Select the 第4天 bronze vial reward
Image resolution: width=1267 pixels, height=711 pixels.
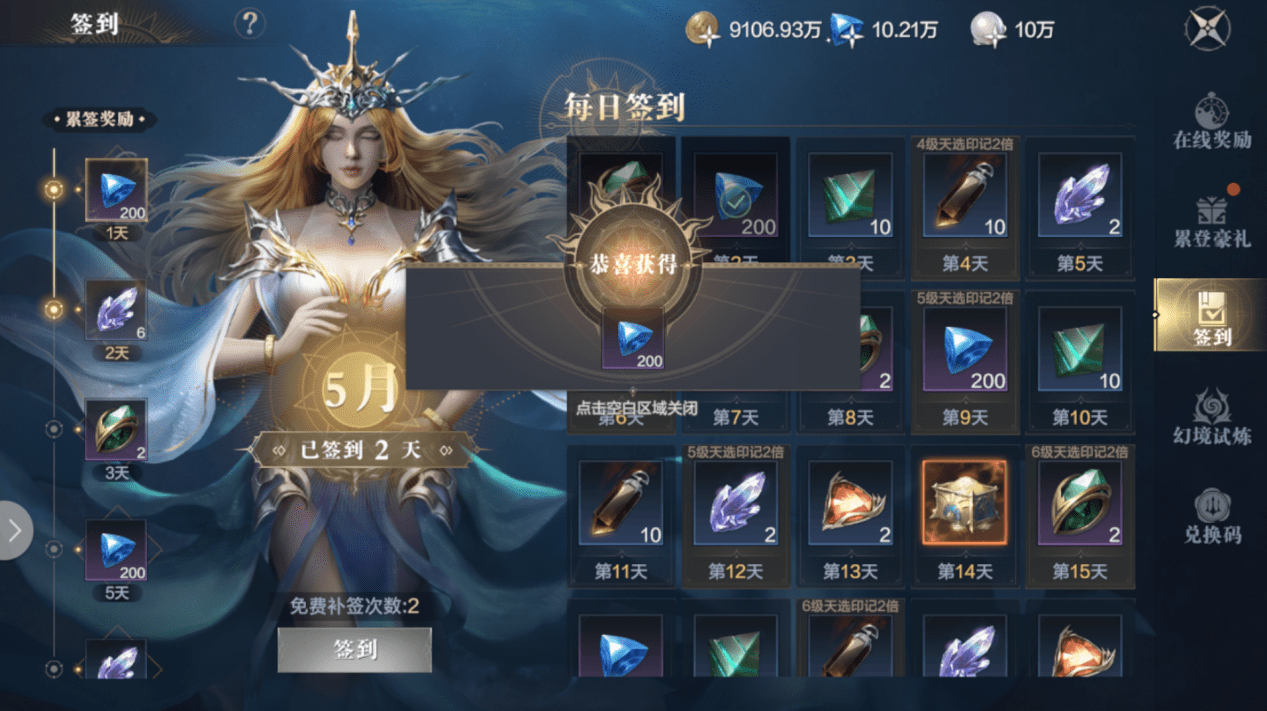point(964,195)
